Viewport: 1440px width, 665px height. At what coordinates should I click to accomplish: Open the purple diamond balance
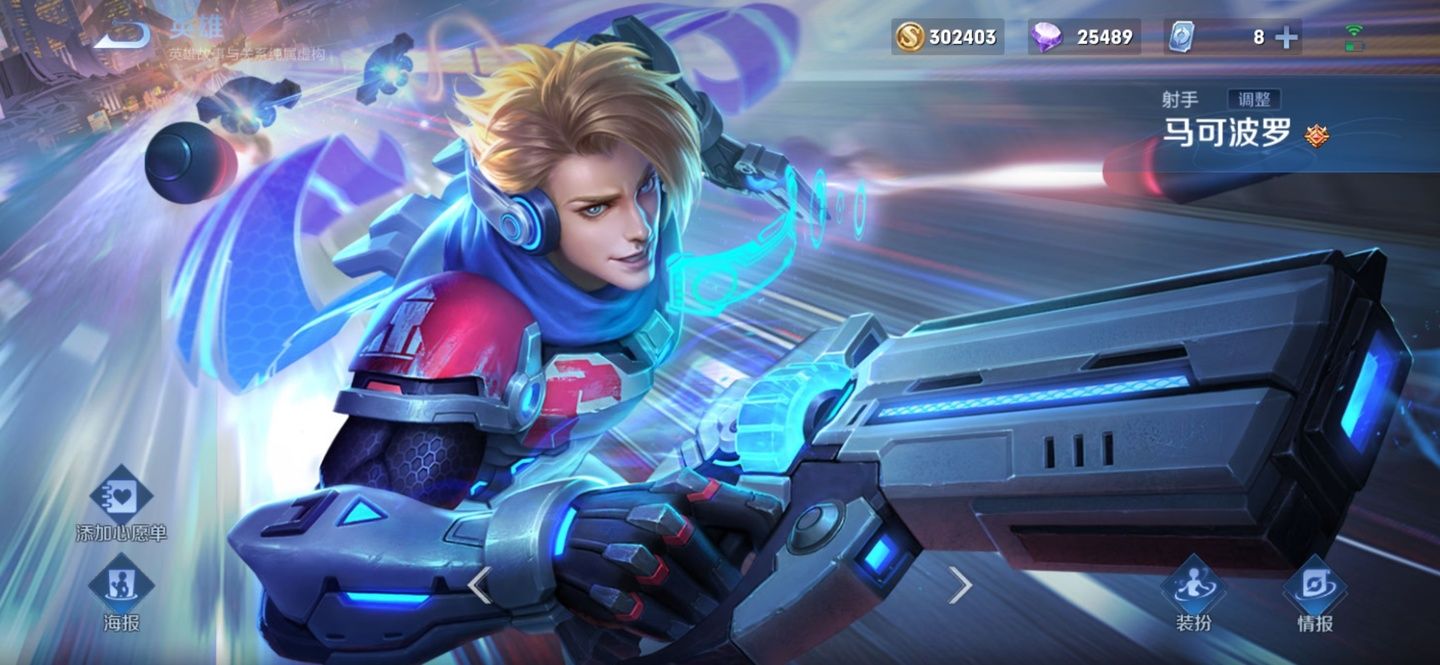coord(1084,37)
